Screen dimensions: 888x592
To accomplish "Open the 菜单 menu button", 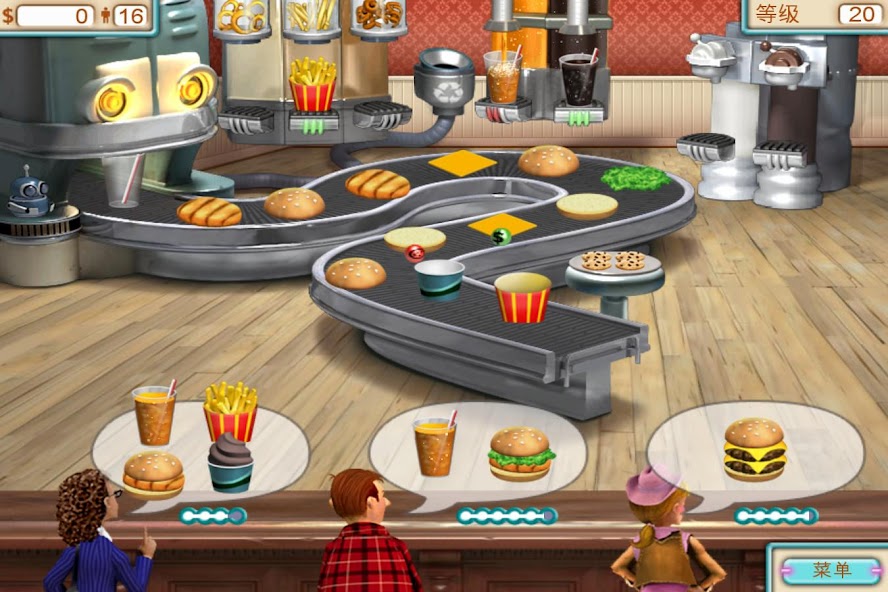I will click(831, 570).
